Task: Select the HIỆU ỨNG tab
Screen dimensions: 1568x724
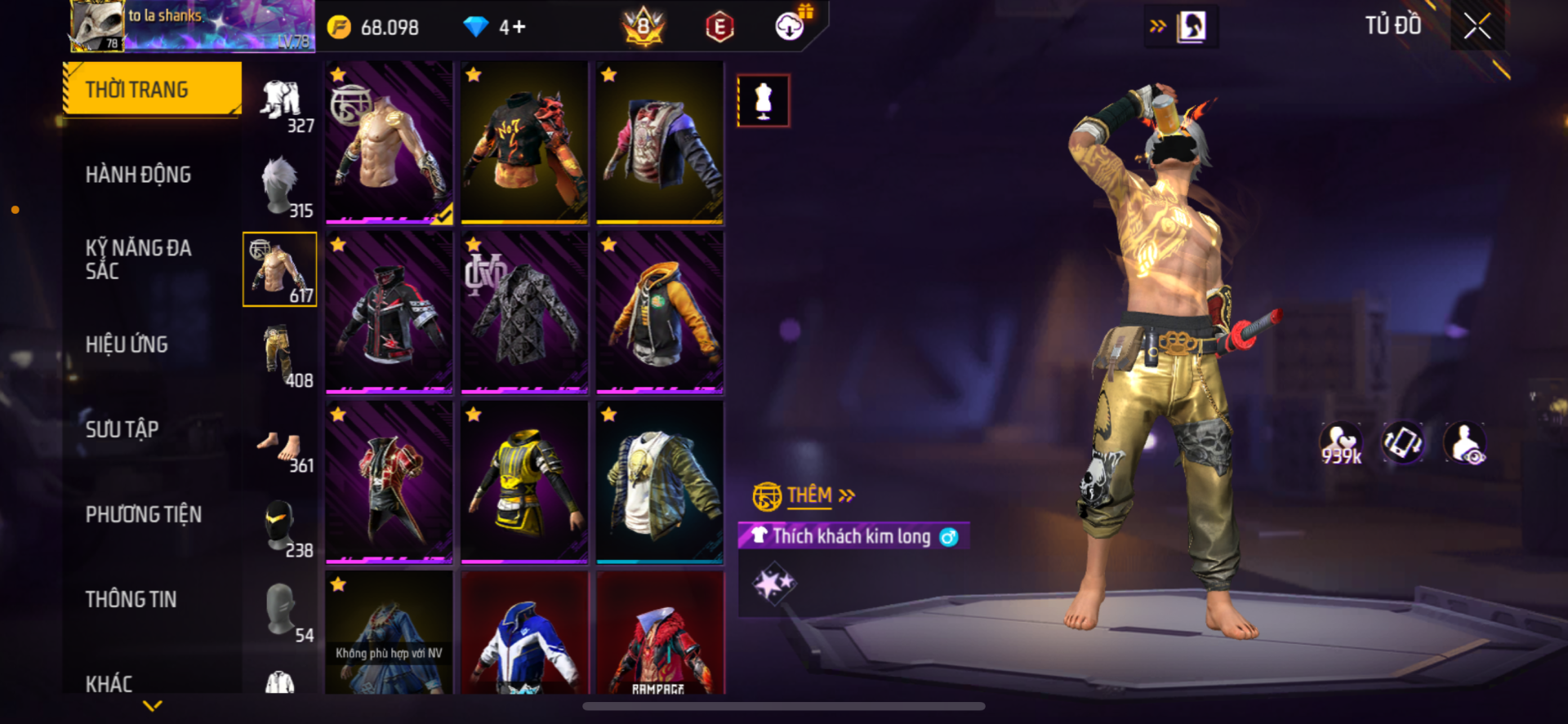Action: coord(127,344)
